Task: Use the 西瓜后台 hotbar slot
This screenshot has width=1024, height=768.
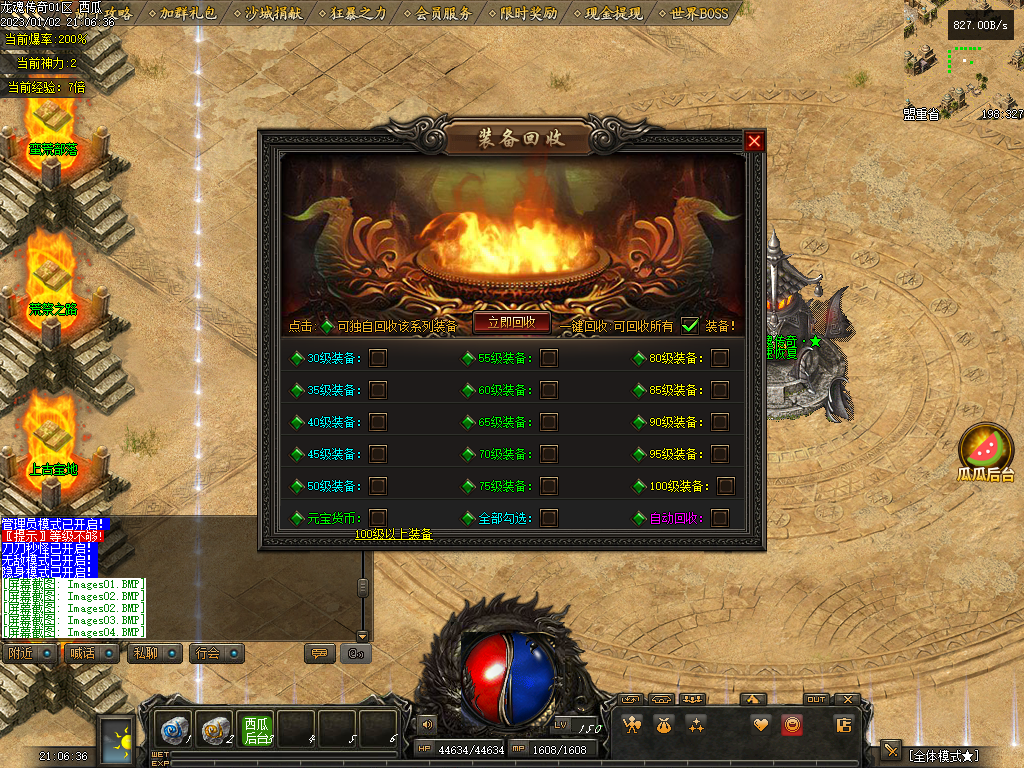Action: click(256, 730)
